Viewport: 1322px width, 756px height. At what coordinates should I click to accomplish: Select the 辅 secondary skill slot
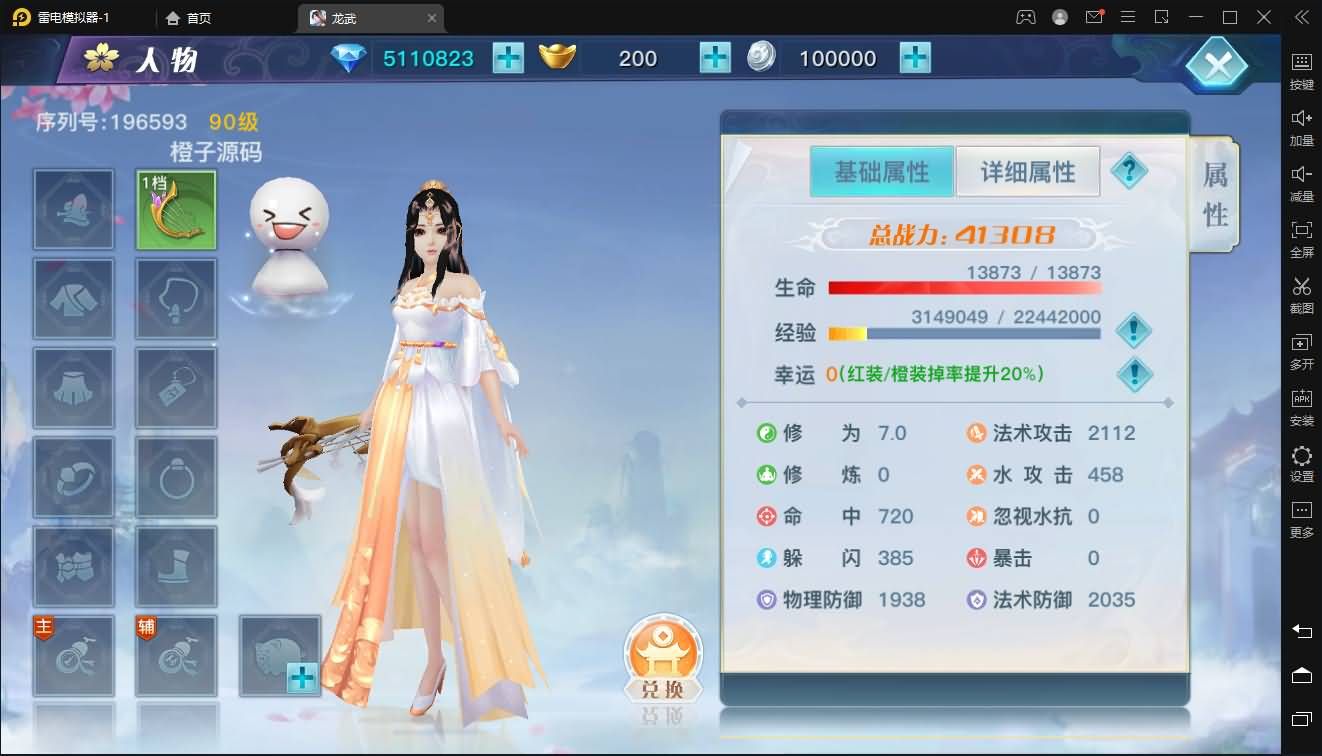point(176,655)
